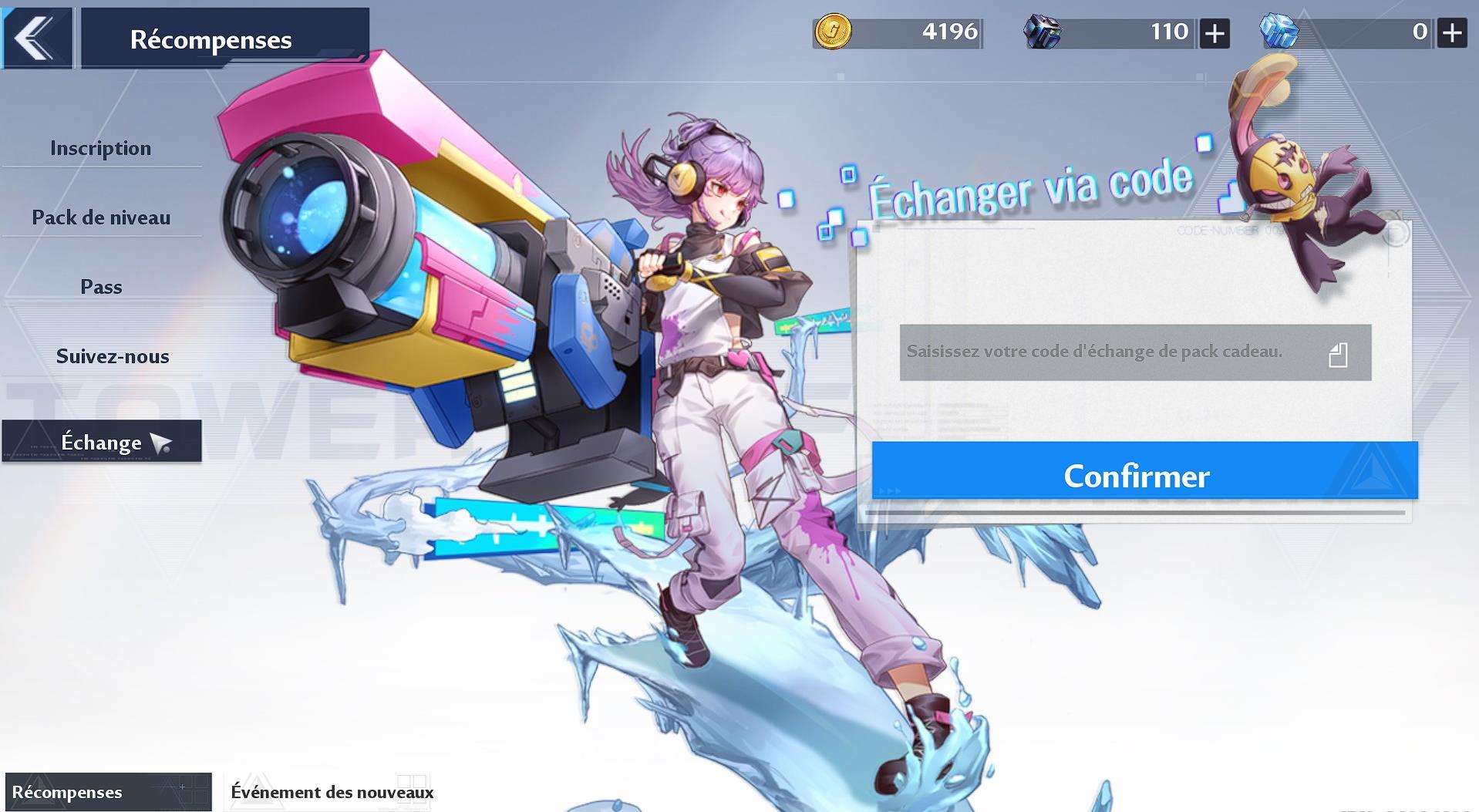This screenshot has height=812, width=1479.
Task: Click the gift code input field
Action: click(x=1080, y=352)
